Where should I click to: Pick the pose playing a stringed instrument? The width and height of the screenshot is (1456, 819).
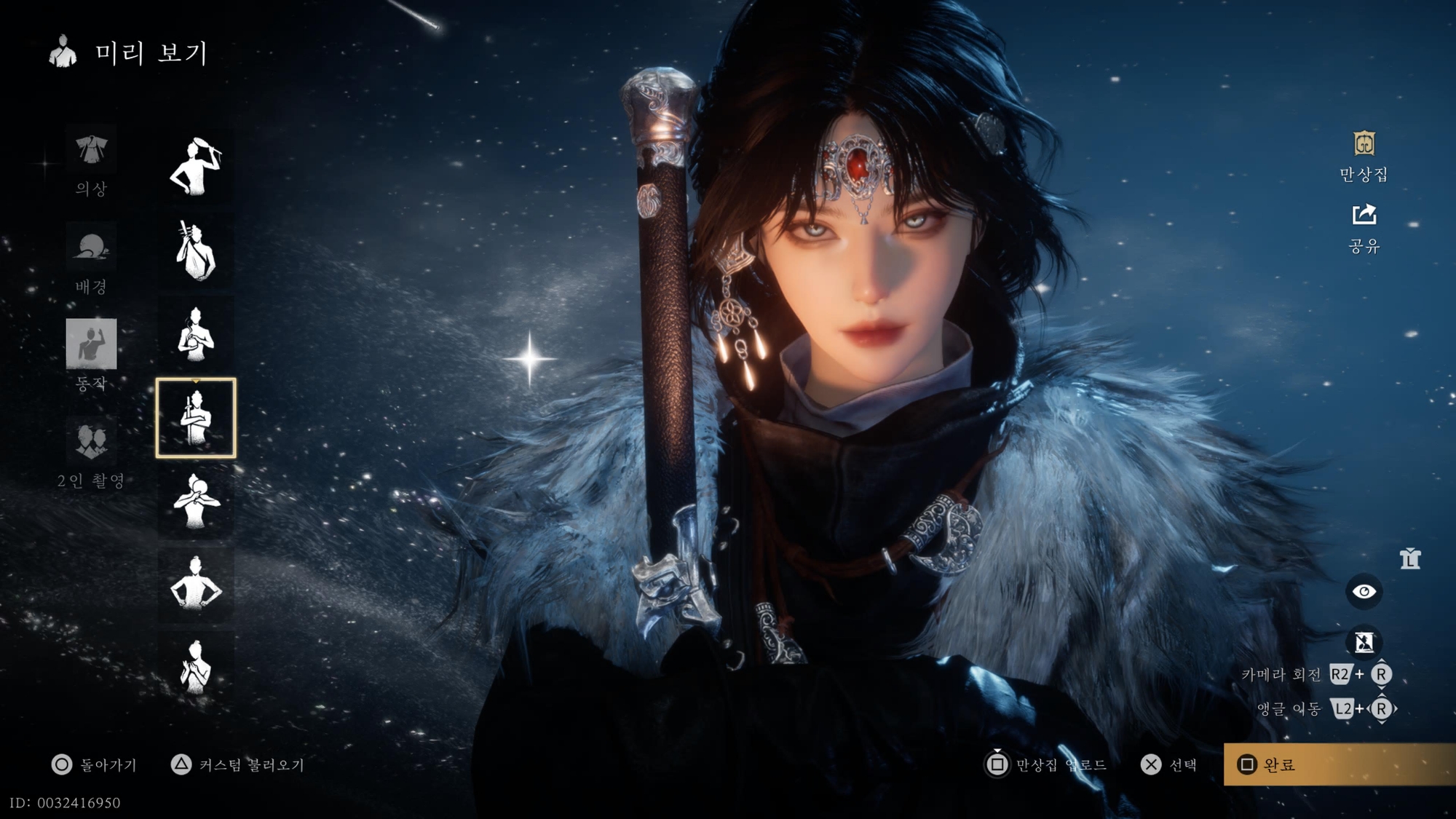click(x=196, y=251)
